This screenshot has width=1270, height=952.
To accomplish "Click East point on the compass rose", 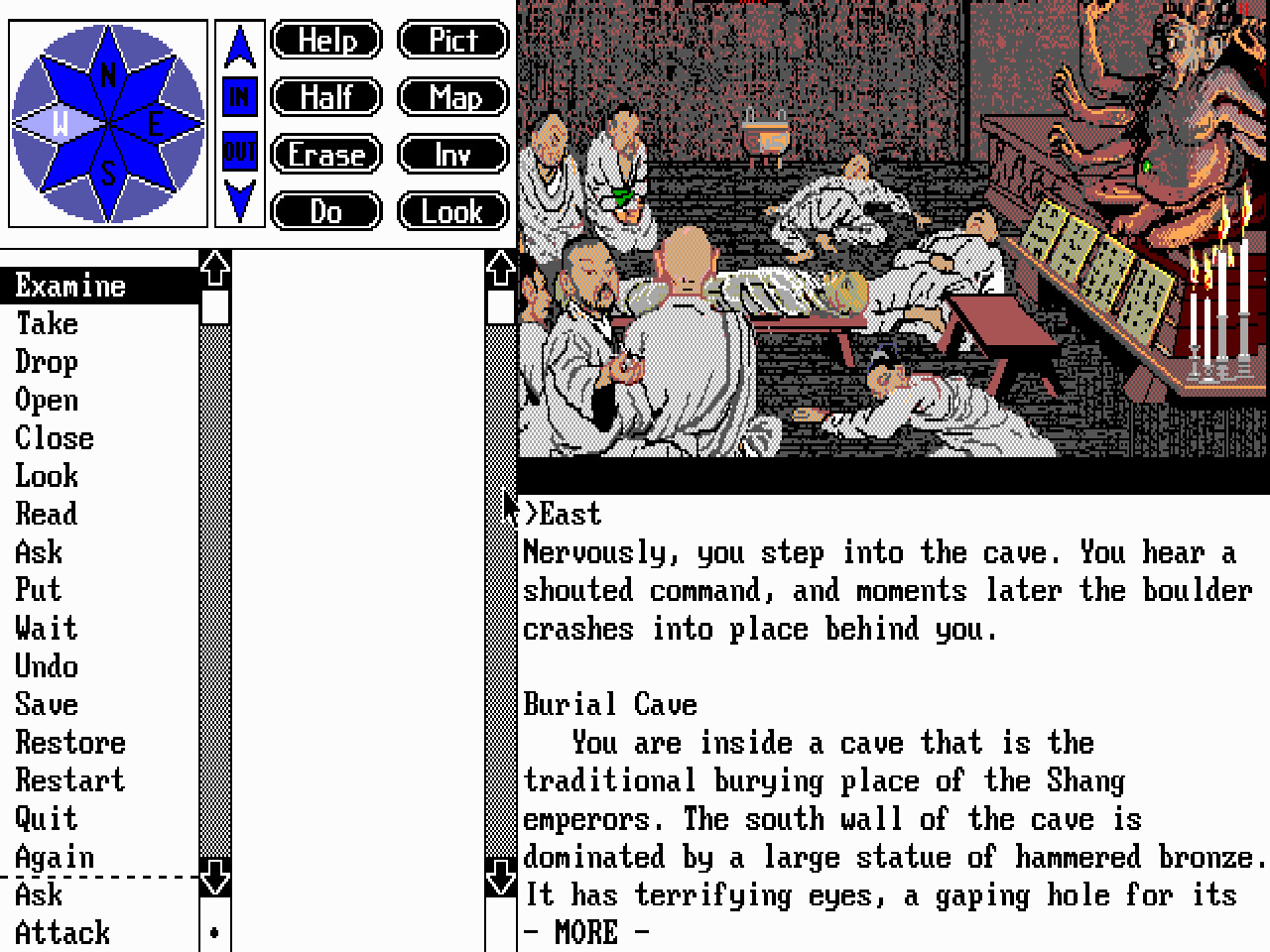I will 154,121.
